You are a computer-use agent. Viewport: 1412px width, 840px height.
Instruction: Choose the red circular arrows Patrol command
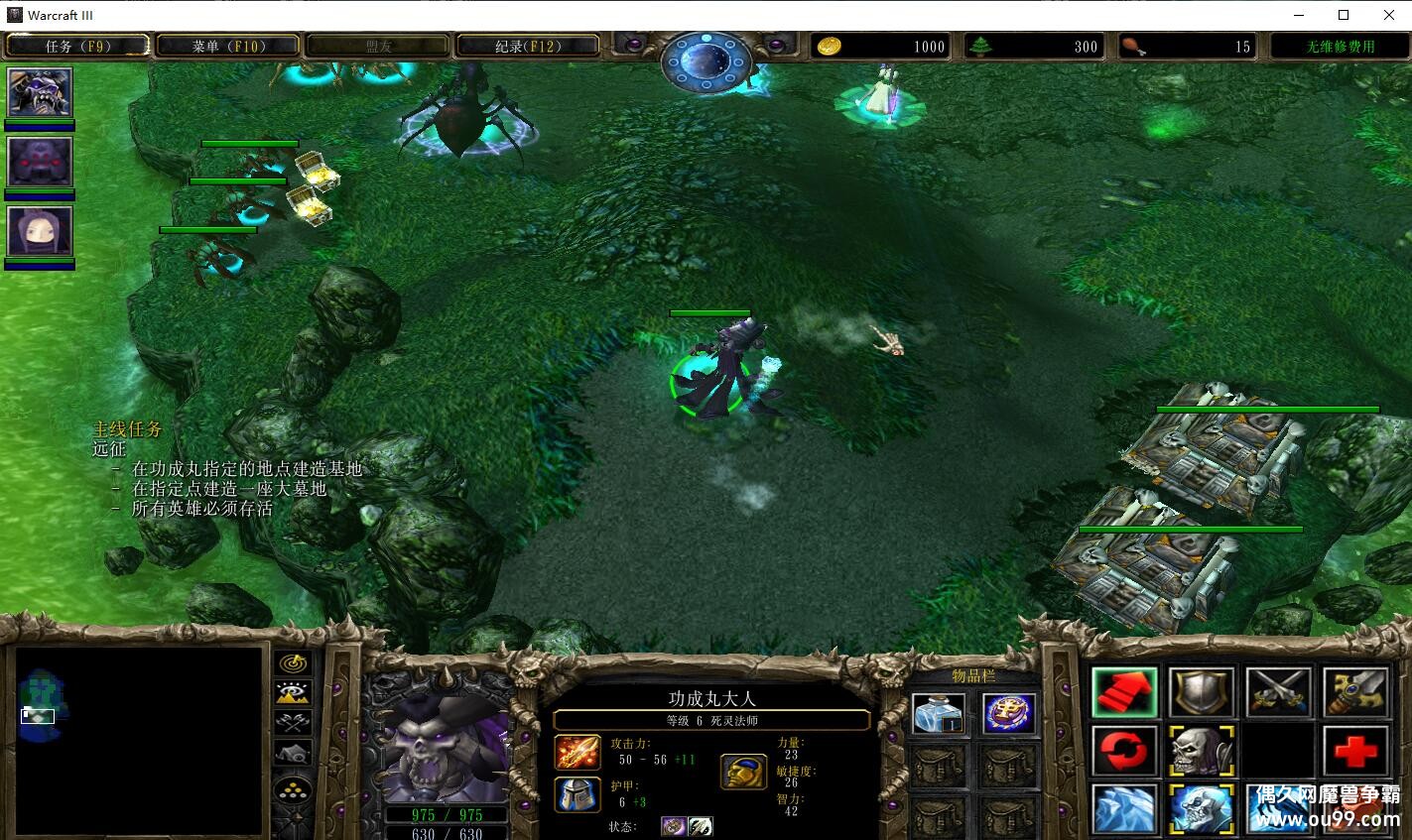[1124, 751]
